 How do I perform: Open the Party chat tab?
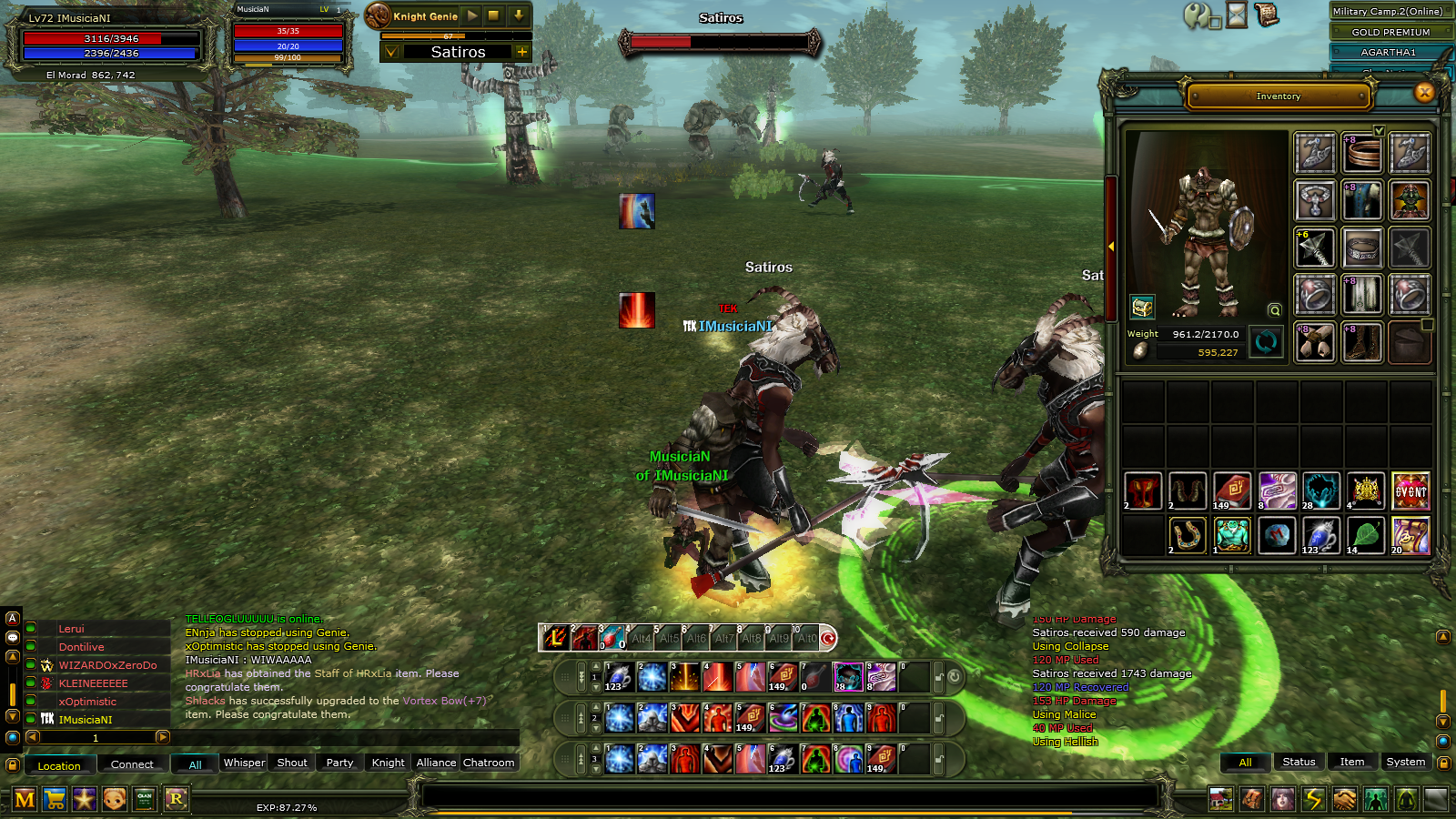pyautogui.click(x=339, y=763)
